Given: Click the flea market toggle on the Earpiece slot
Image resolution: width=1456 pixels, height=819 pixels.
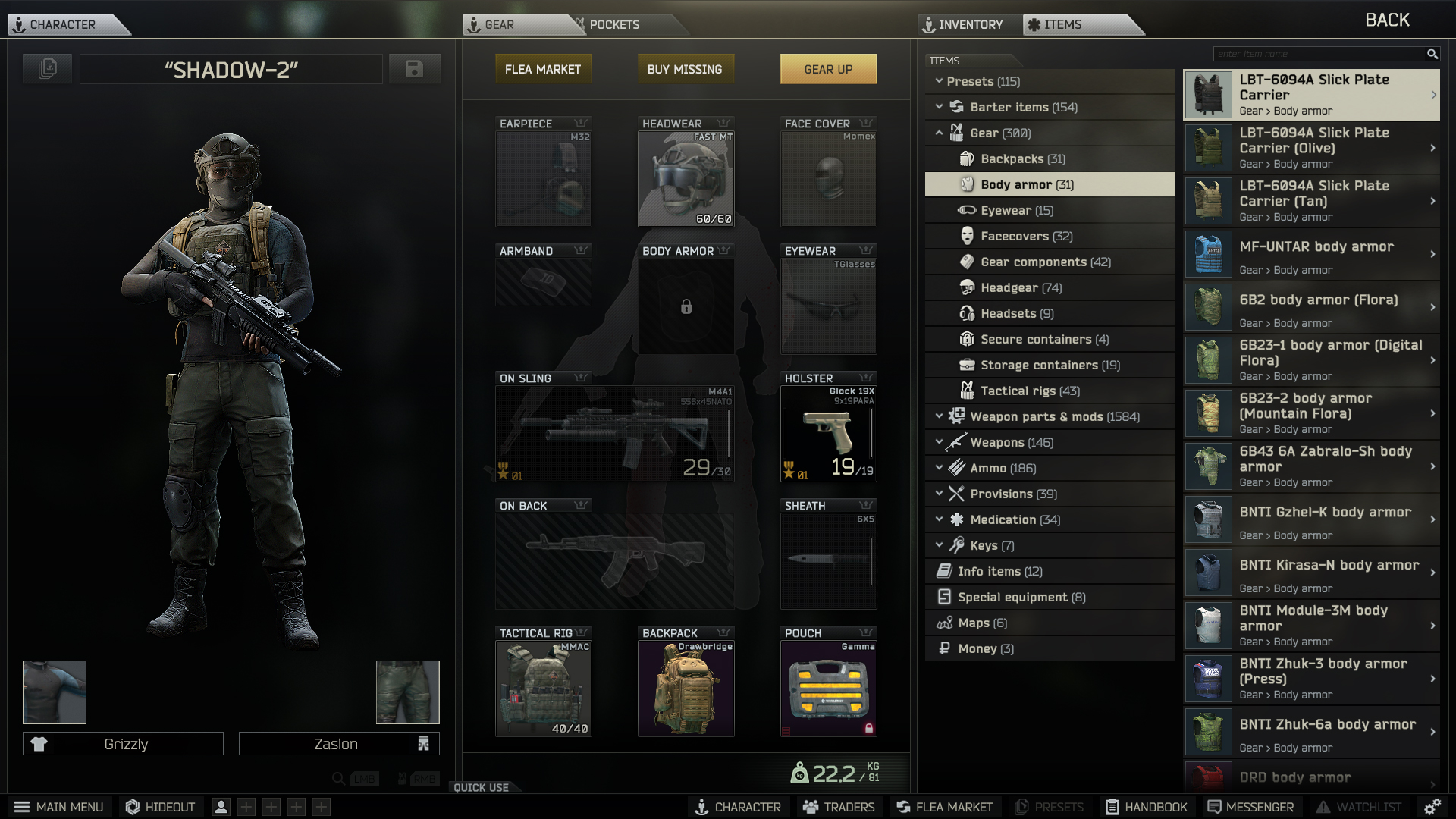Looking at the screenshot, I should pos(580,123).
